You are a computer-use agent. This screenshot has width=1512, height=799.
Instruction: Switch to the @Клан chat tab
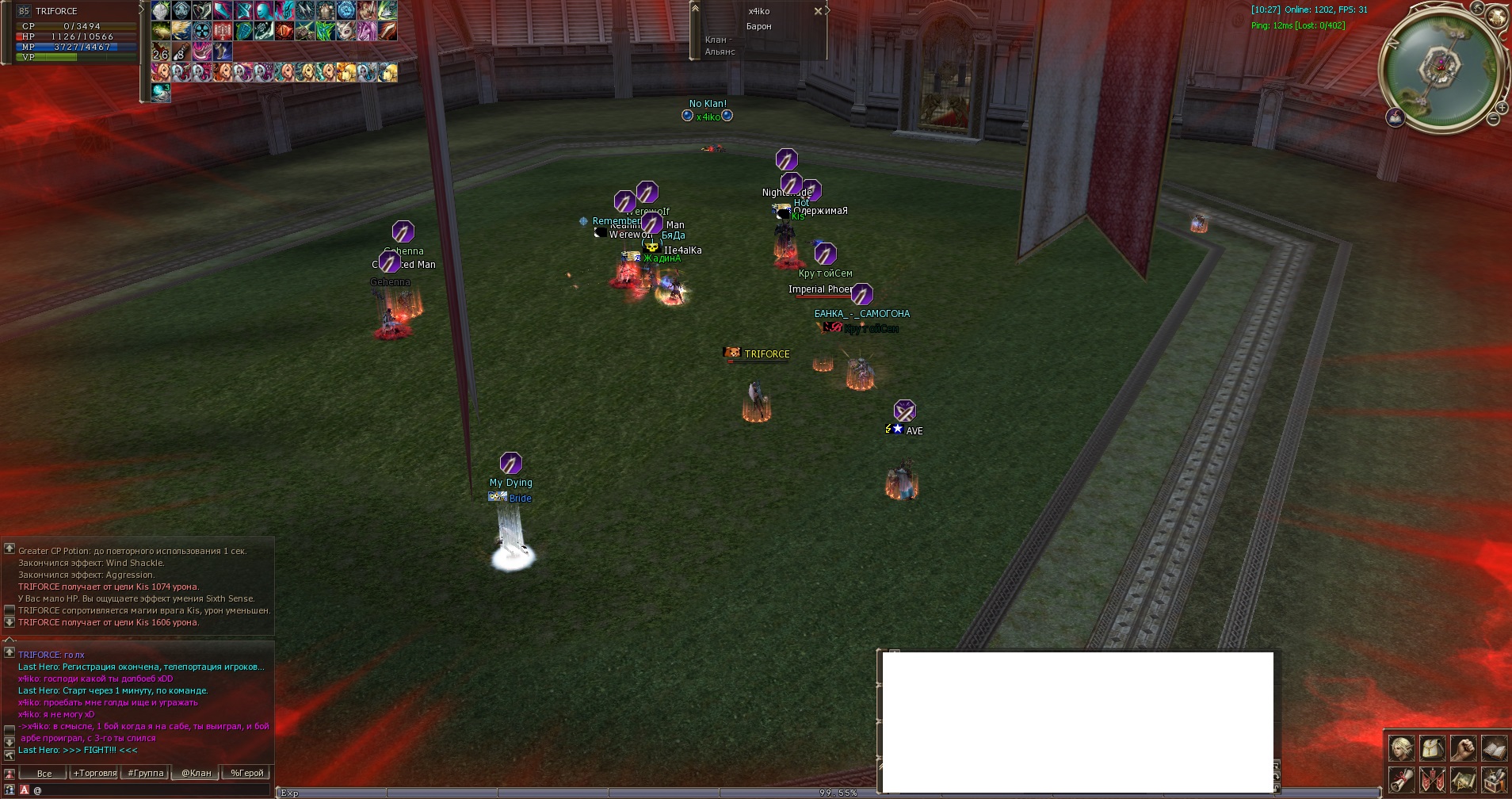point(196,773)
